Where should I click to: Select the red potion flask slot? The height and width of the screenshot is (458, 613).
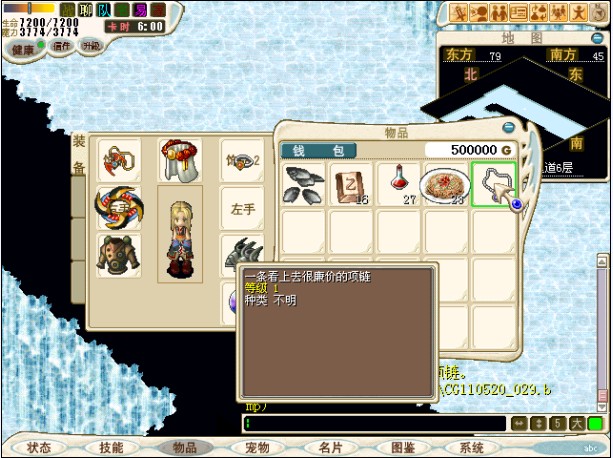399,185
